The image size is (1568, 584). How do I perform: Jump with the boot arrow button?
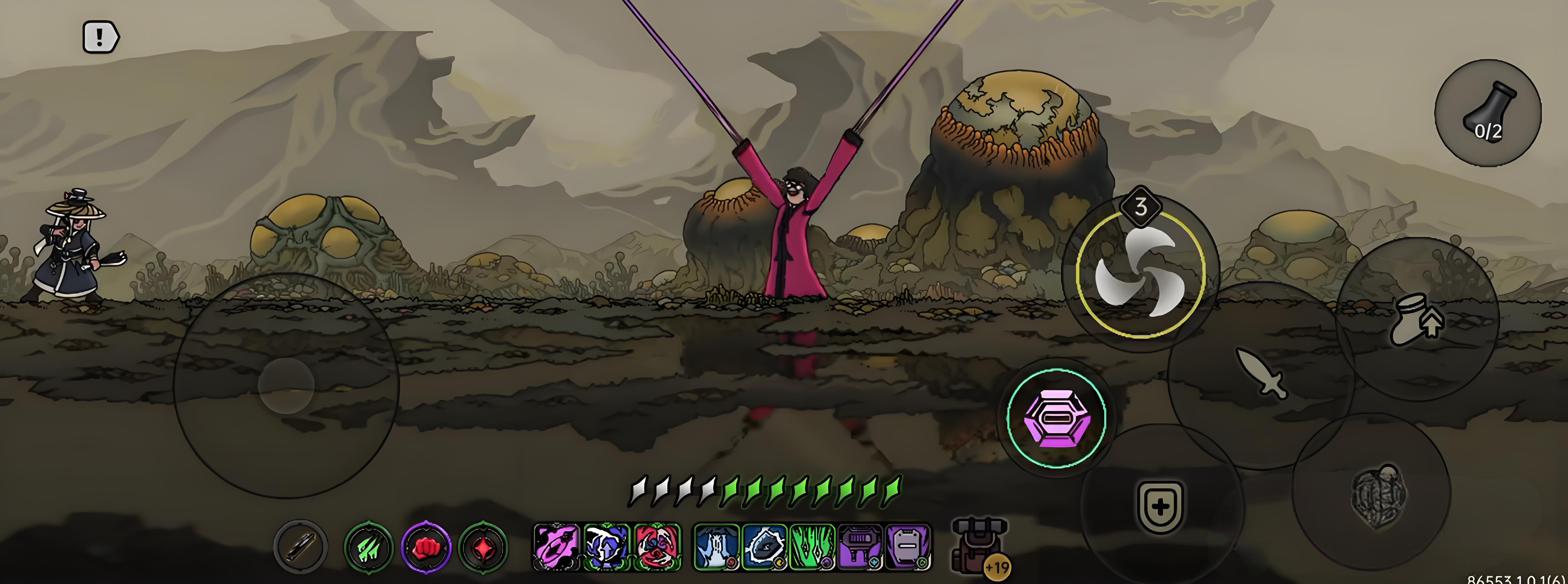click(1417, 319)
